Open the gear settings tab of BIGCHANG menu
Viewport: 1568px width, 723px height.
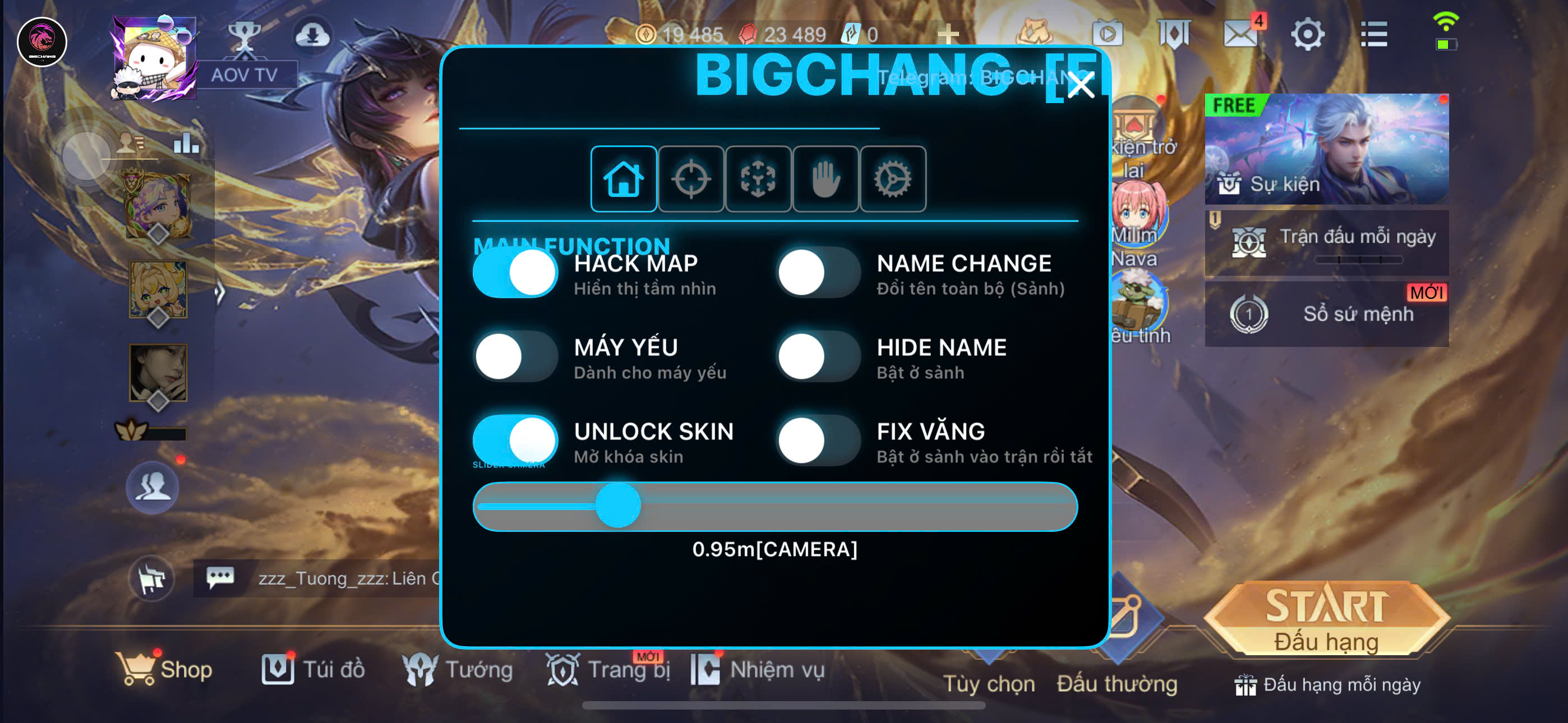[893, 178]
